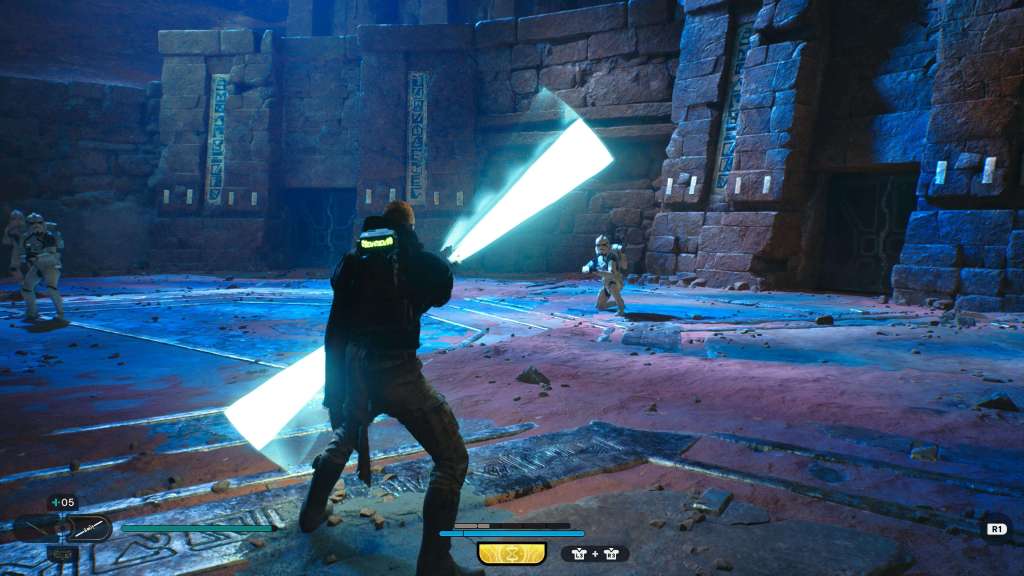
Task: Select the highlighted active lightsaber stance slot
Action: pos(90,527)
